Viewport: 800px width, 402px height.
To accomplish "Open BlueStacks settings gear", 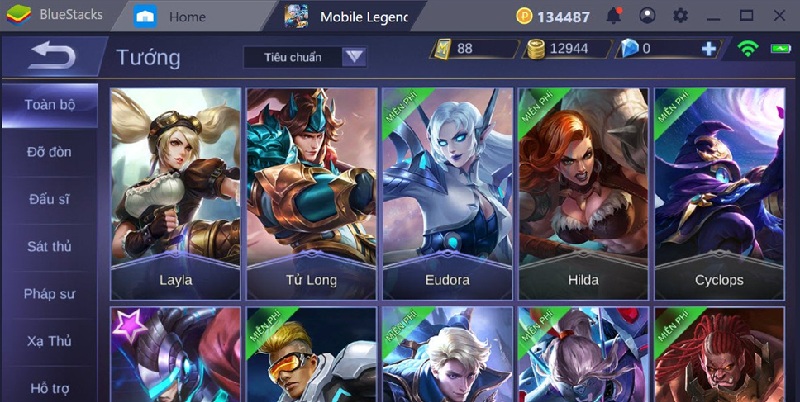I will coord(681,15).
